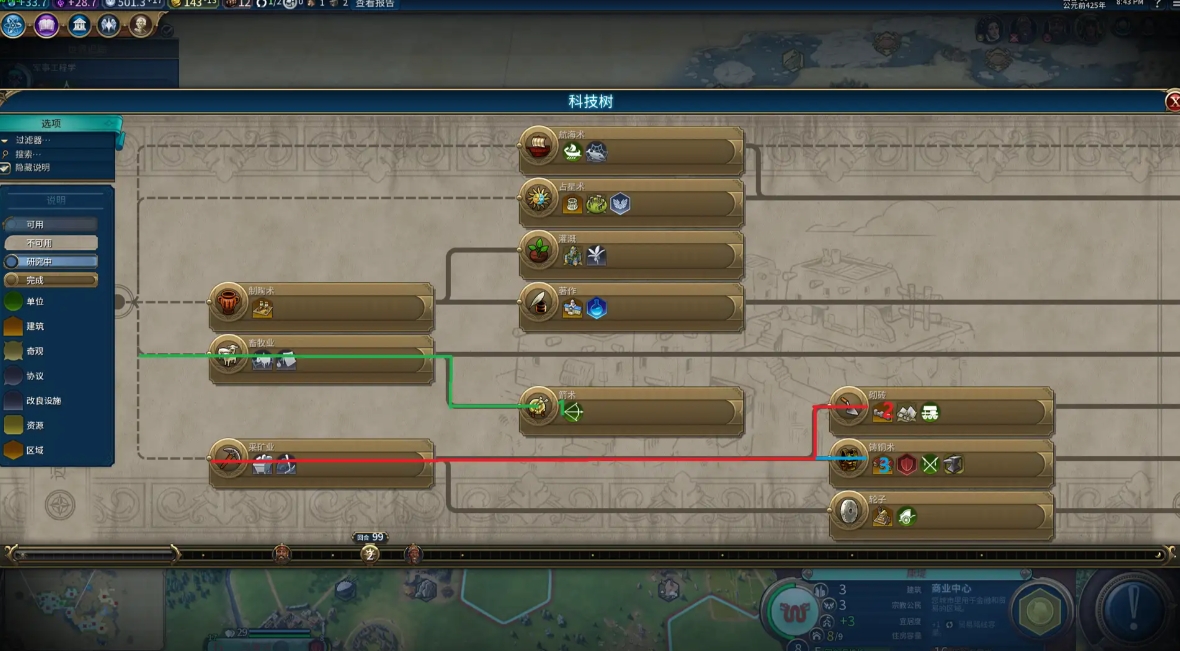
Task: Select the 畜牧业 (Animal Husbandry) technology
Action: pos(321,359)
